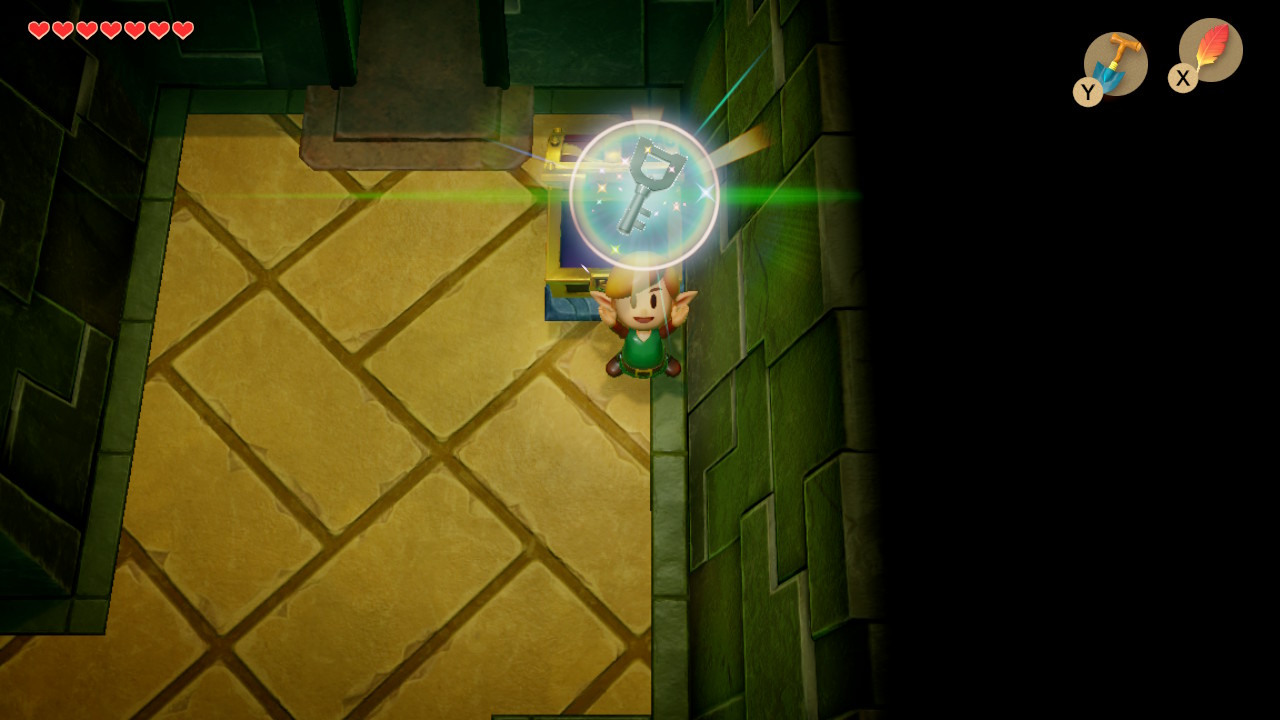1280x720 pixels.
Task: Click the last heart in the health bar
Action: point(182,30)
